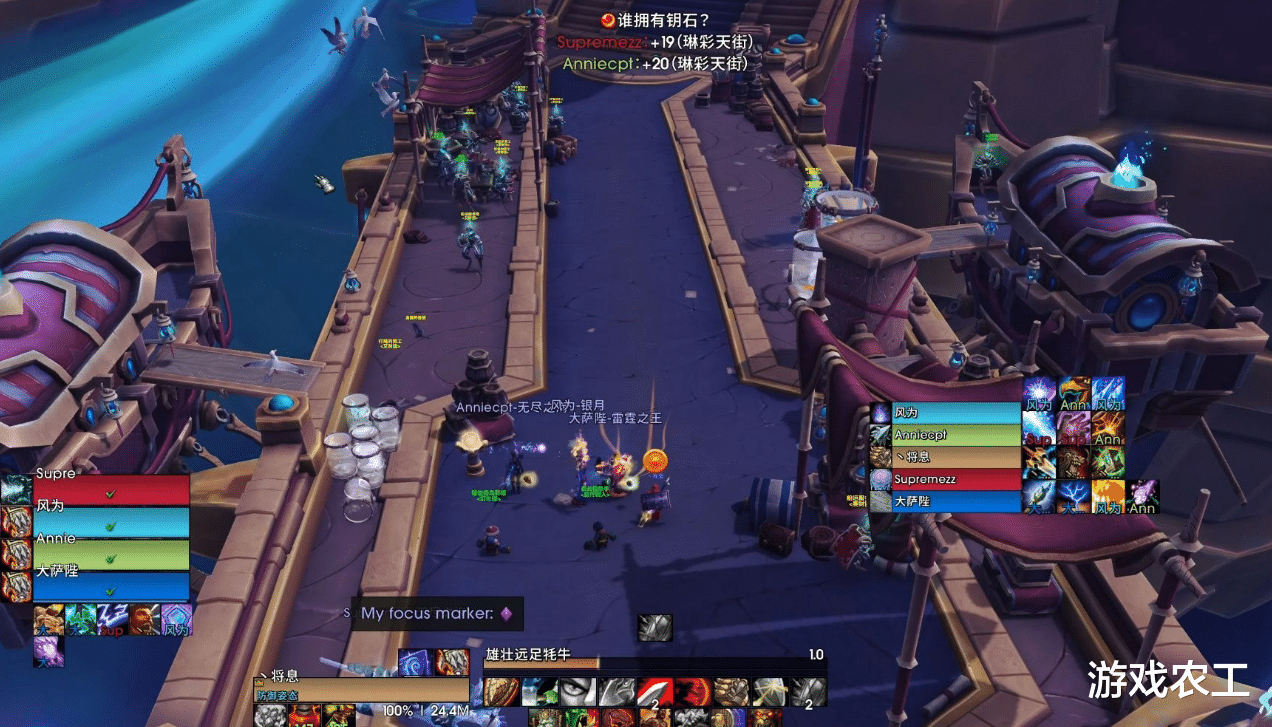Select 风为 in the right party list
1272x727 pixels.
[955, 413]
